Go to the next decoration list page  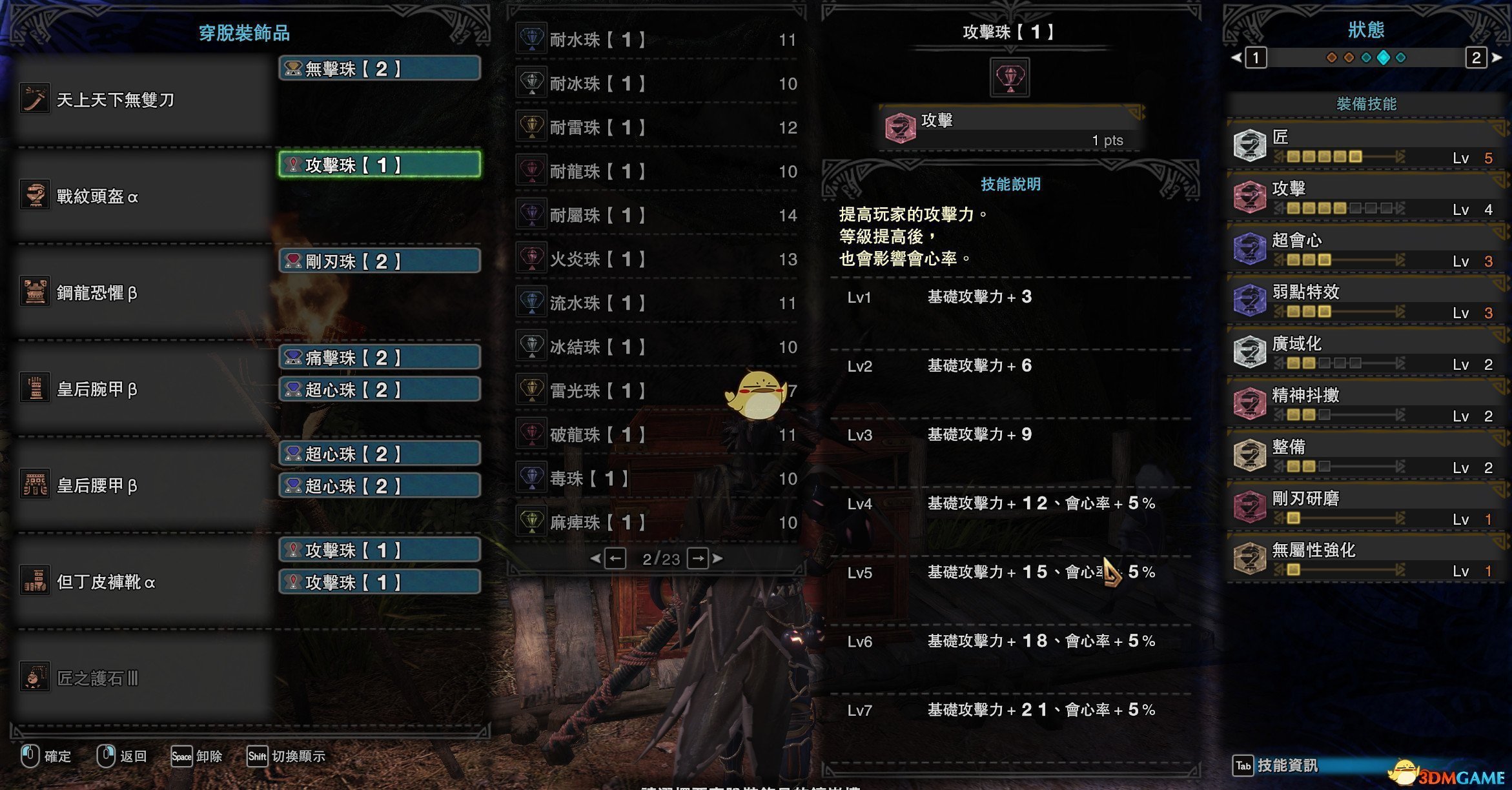[699, 558]
